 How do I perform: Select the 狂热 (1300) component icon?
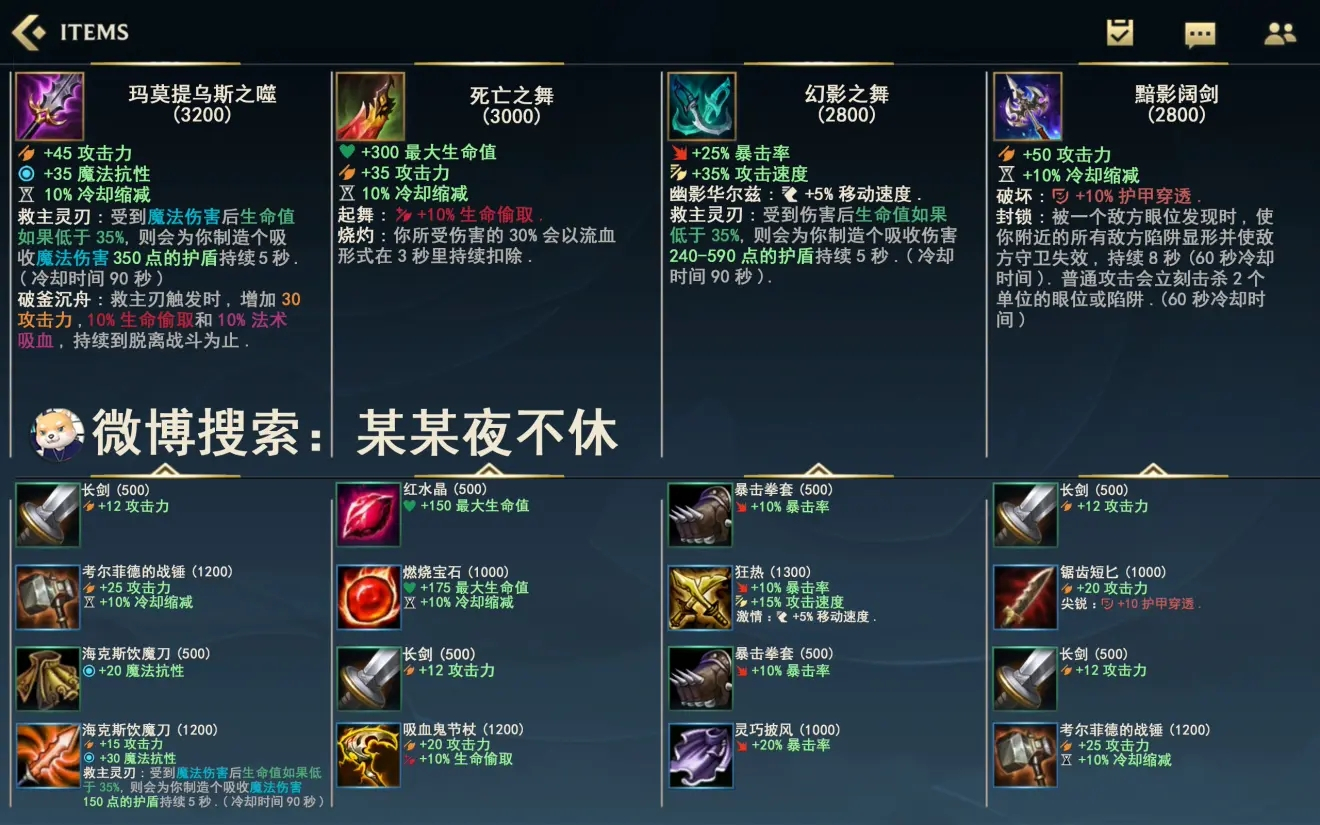[x=700, y=596]
